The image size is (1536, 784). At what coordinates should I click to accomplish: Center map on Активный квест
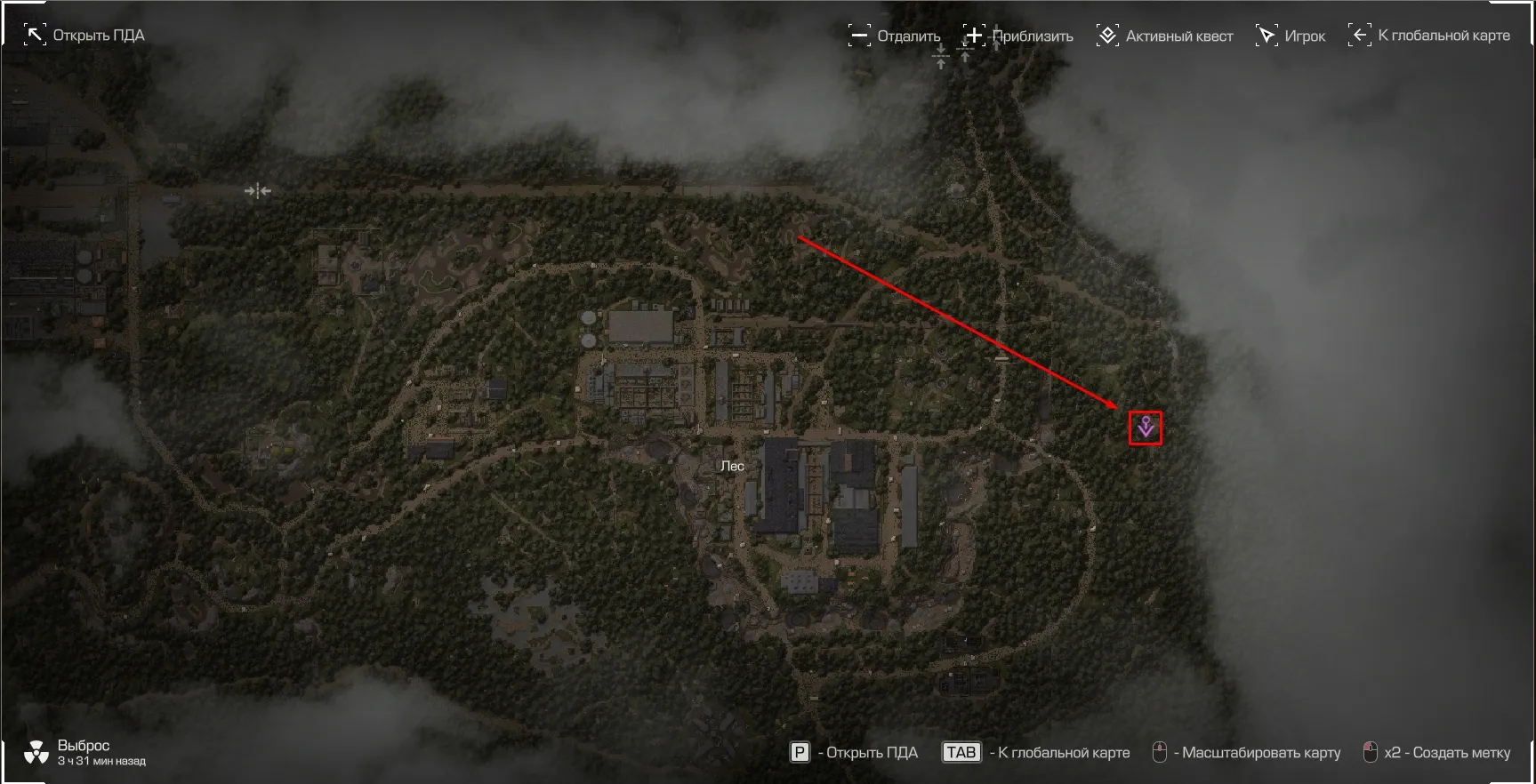coord(1165,36)
